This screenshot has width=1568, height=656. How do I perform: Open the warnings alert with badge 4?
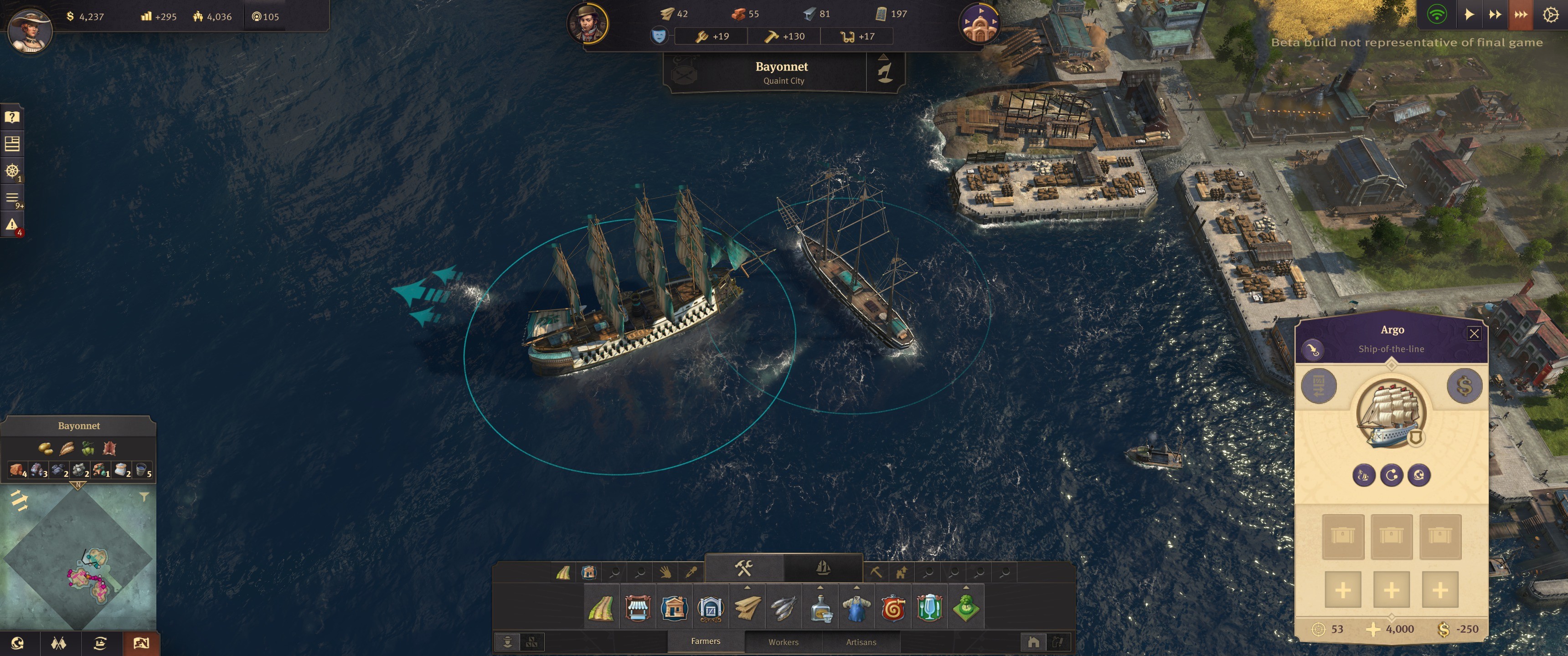(x=12, y=225)
